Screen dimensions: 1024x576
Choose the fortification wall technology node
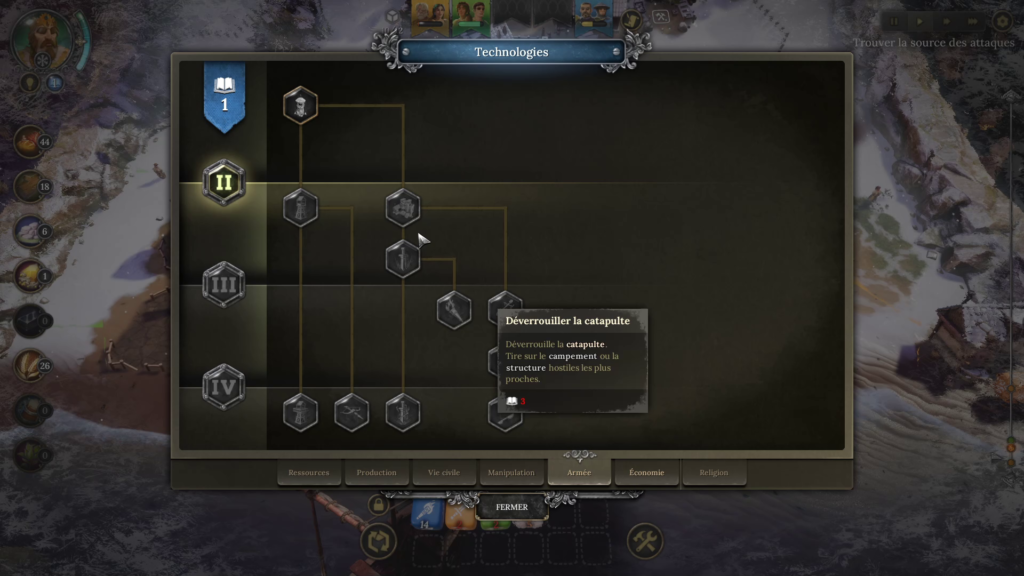tap(403, 208)
